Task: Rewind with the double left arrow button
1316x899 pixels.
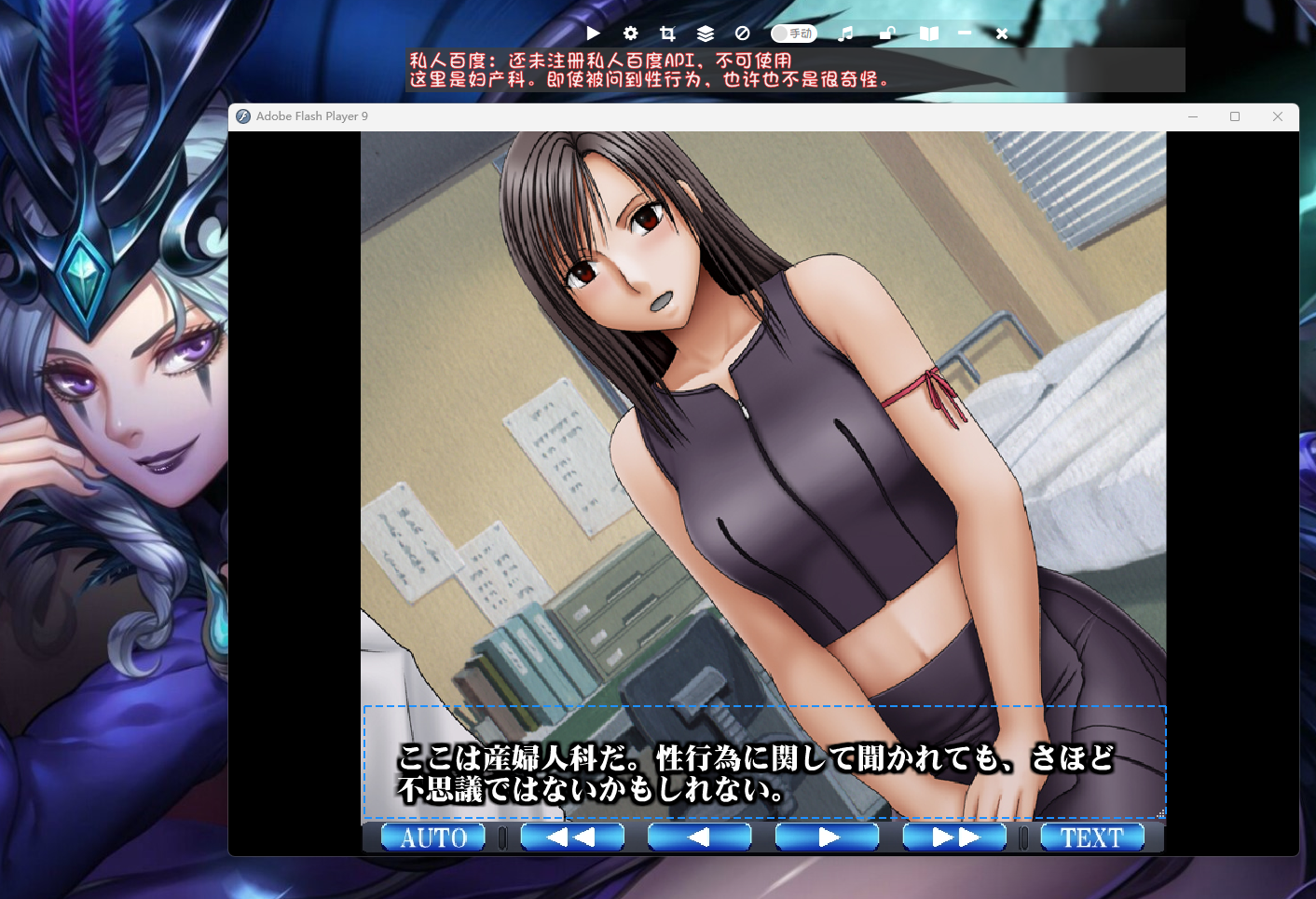Action: point(571,838)
